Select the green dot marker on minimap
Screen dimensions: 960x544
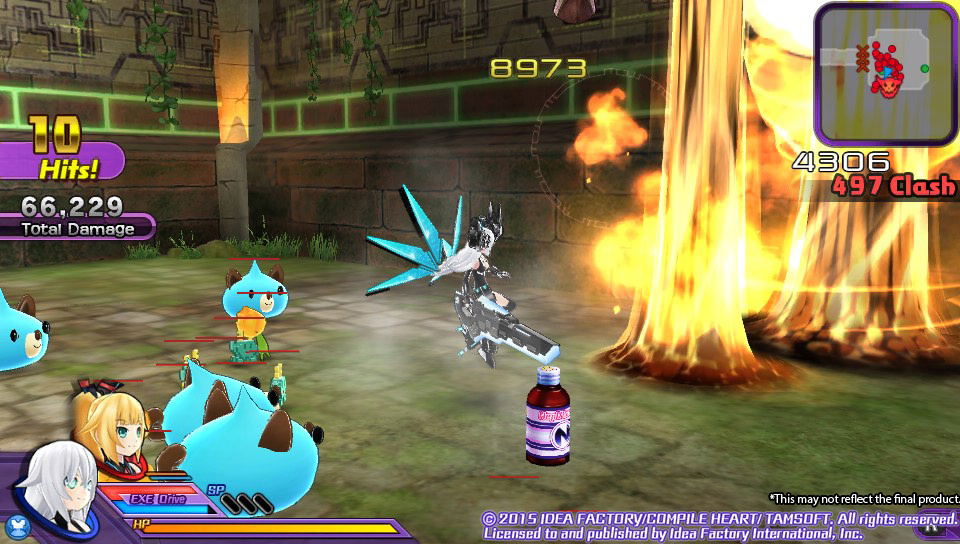[x=925, y=68]
